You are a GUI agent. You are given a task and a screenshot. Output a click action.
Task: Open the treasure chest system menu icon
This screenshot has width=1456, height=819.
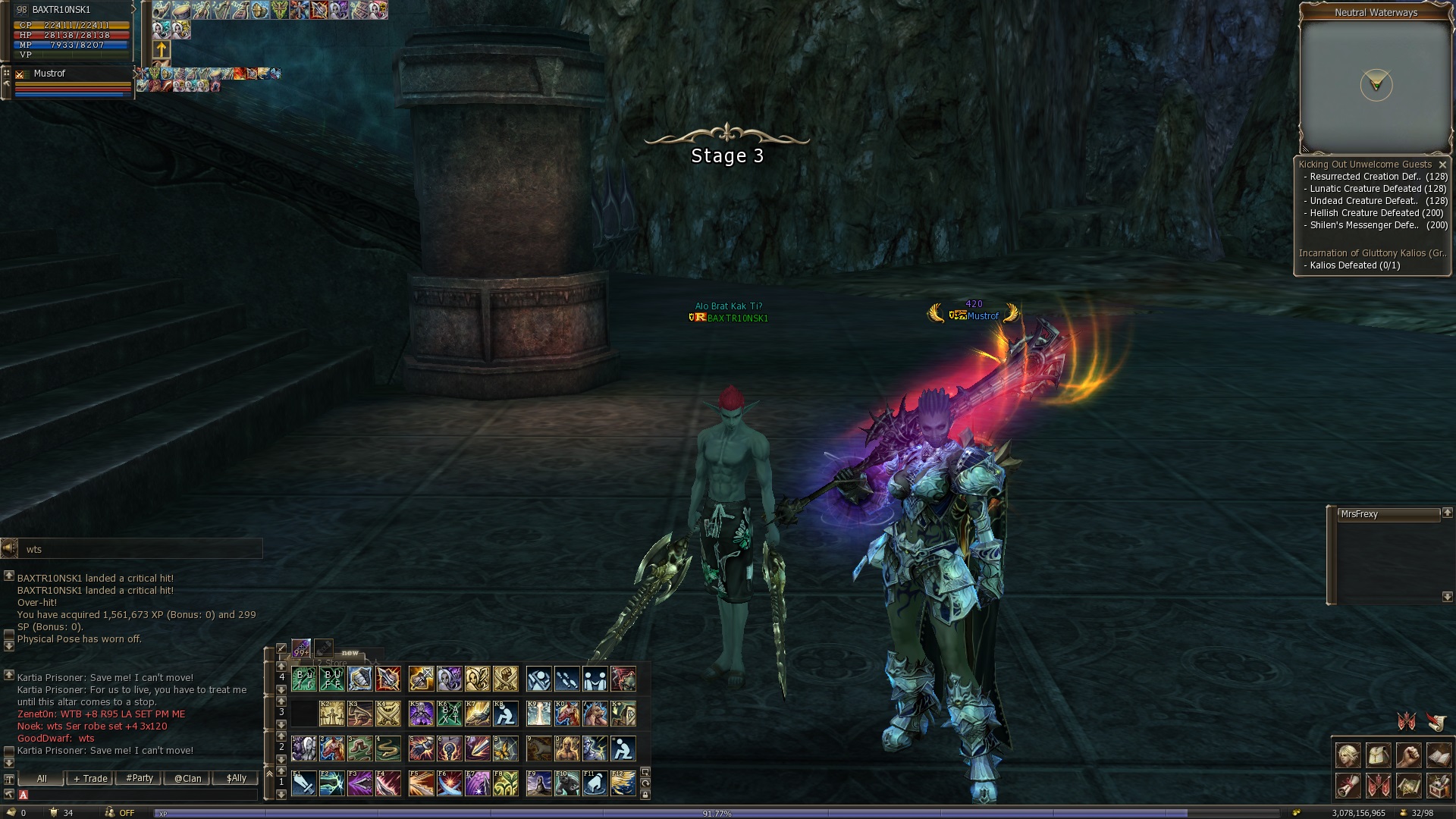[1439, 786]
